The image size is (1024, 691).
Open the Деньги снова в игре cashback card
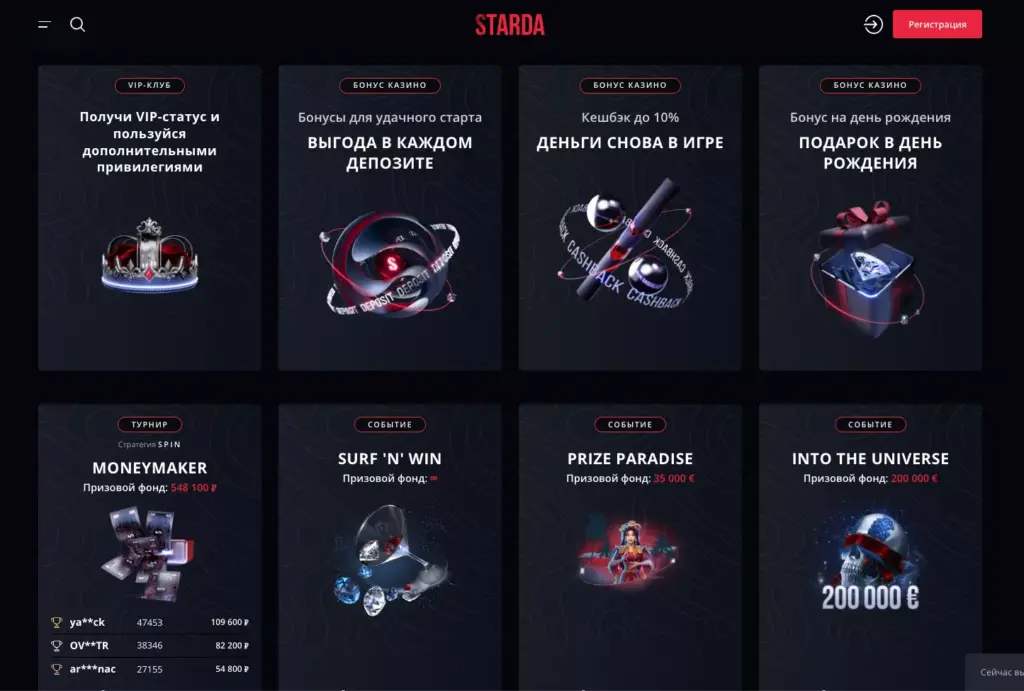tap(630, 220)
